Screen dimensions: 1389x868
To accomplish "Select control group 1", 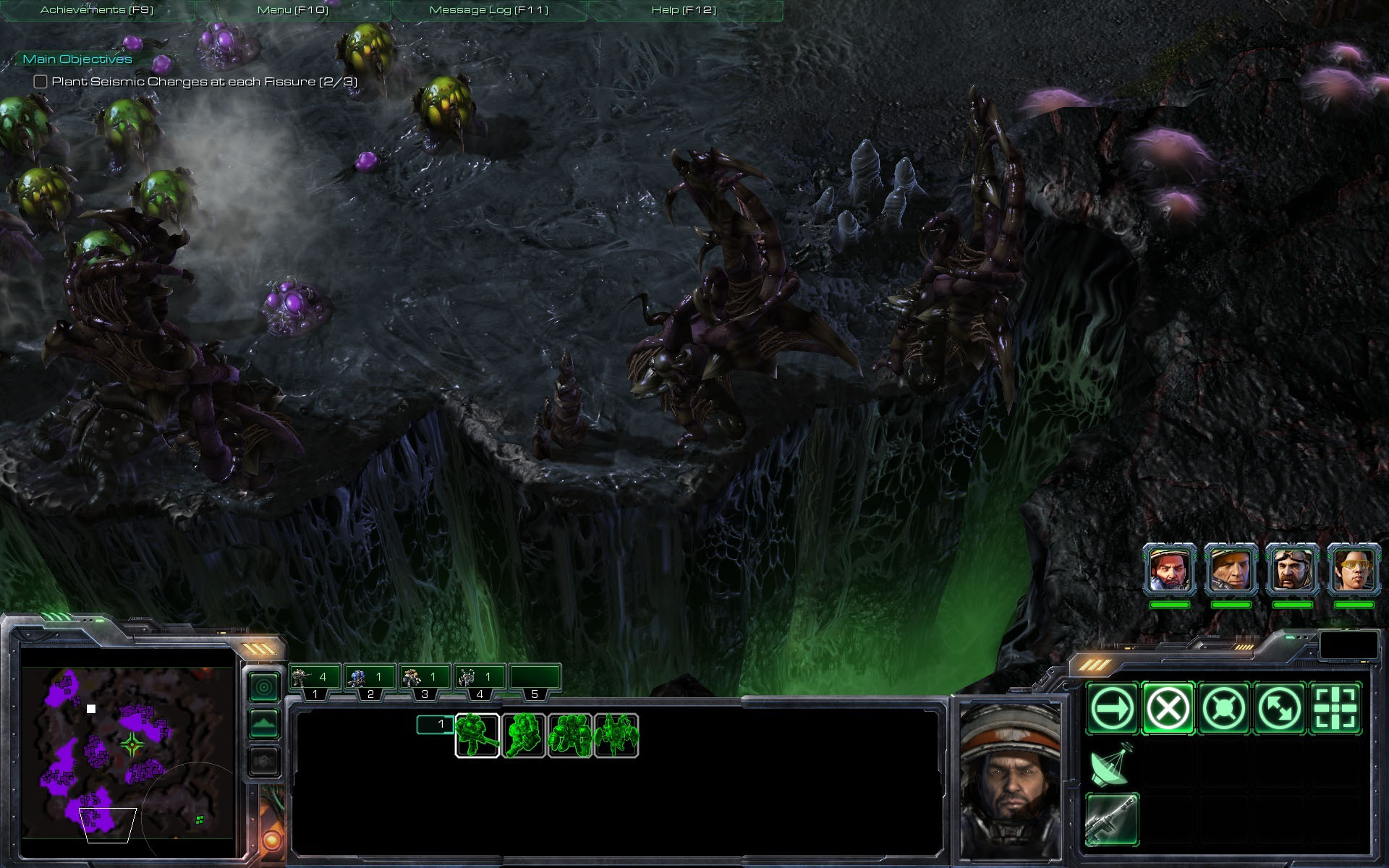I will pos(314,678).
